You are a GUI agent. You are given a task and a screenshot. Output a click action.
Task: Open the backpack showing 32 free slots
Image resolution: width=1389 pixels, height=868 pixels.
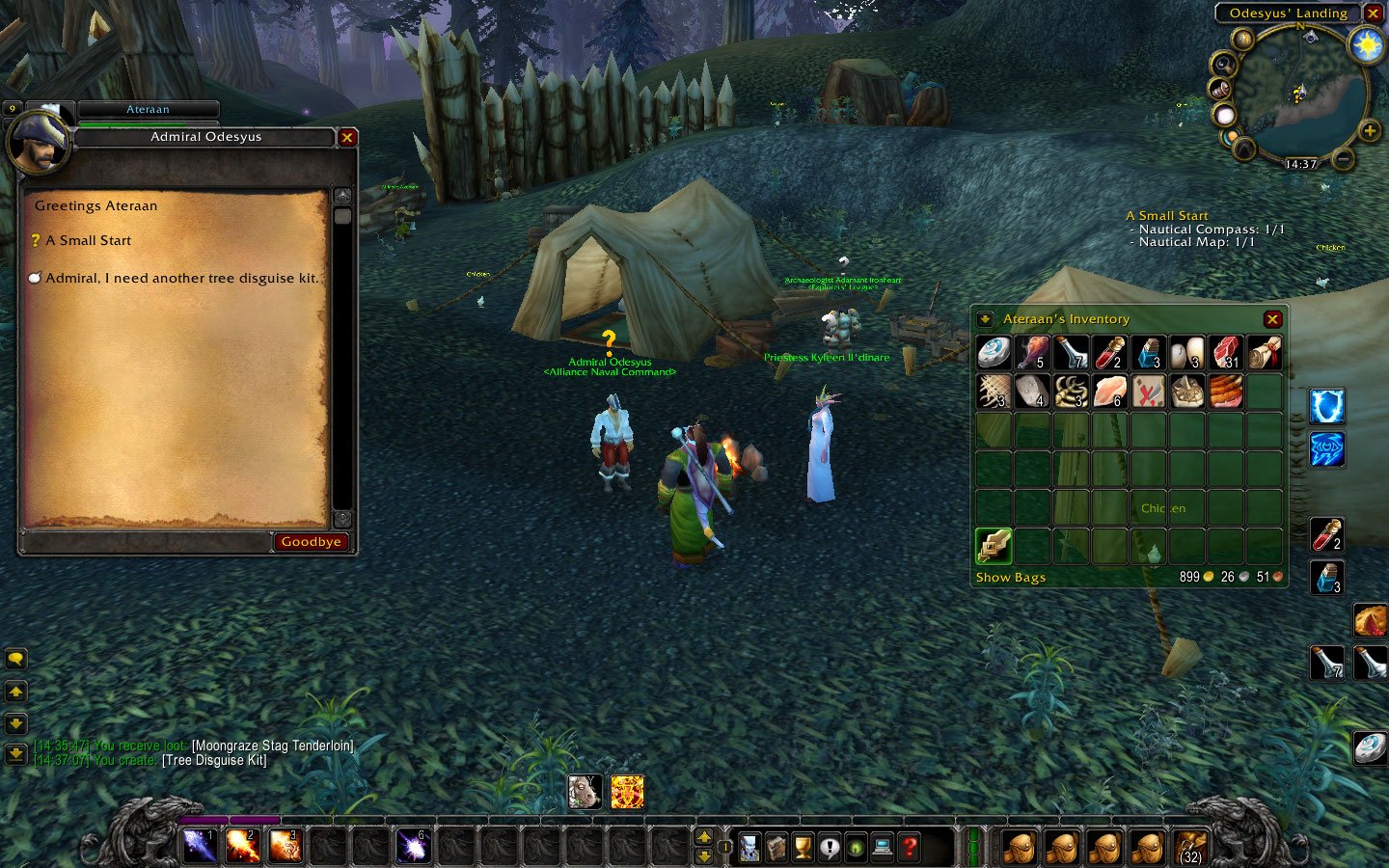point(1190,848)
